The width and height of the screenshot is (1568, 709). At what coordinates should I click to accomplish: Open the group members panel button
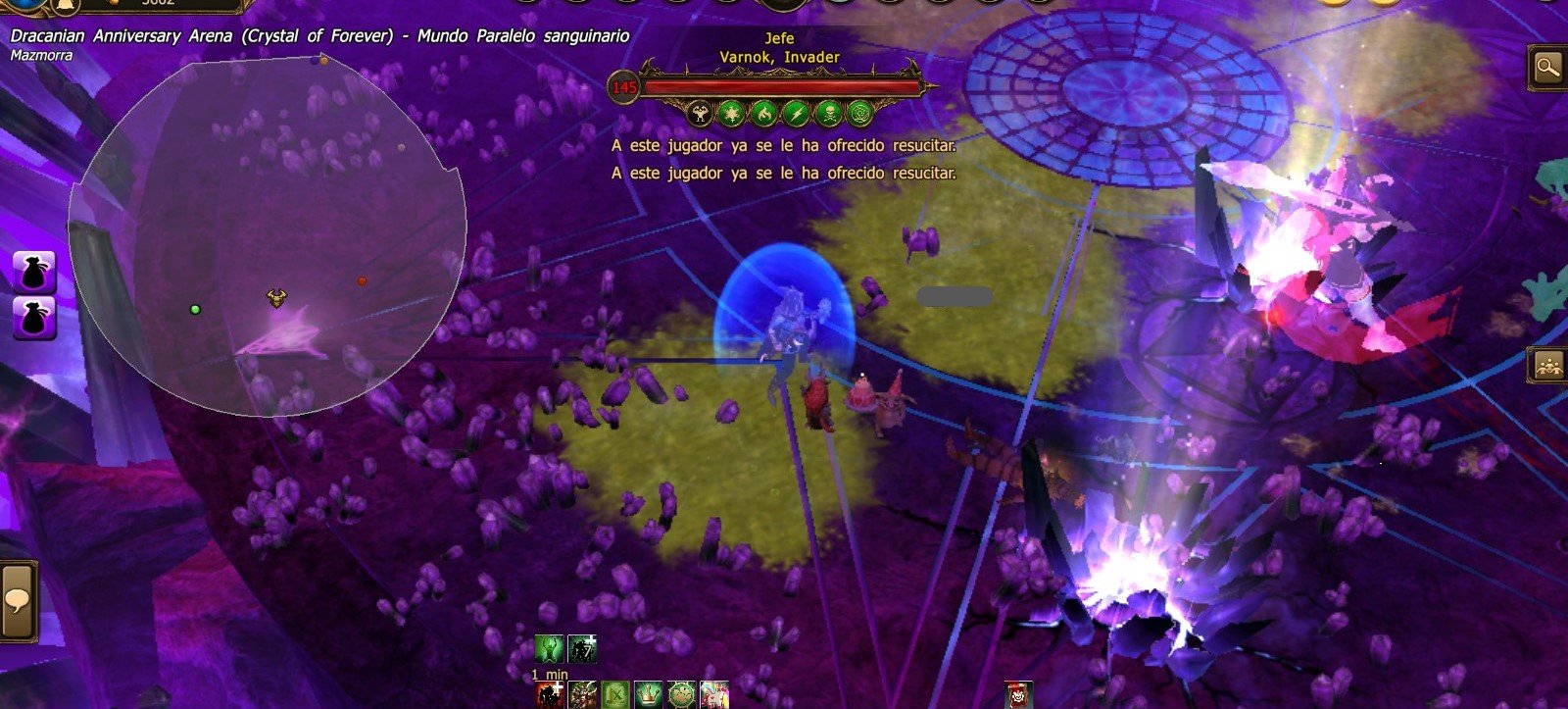(1548, 366)
